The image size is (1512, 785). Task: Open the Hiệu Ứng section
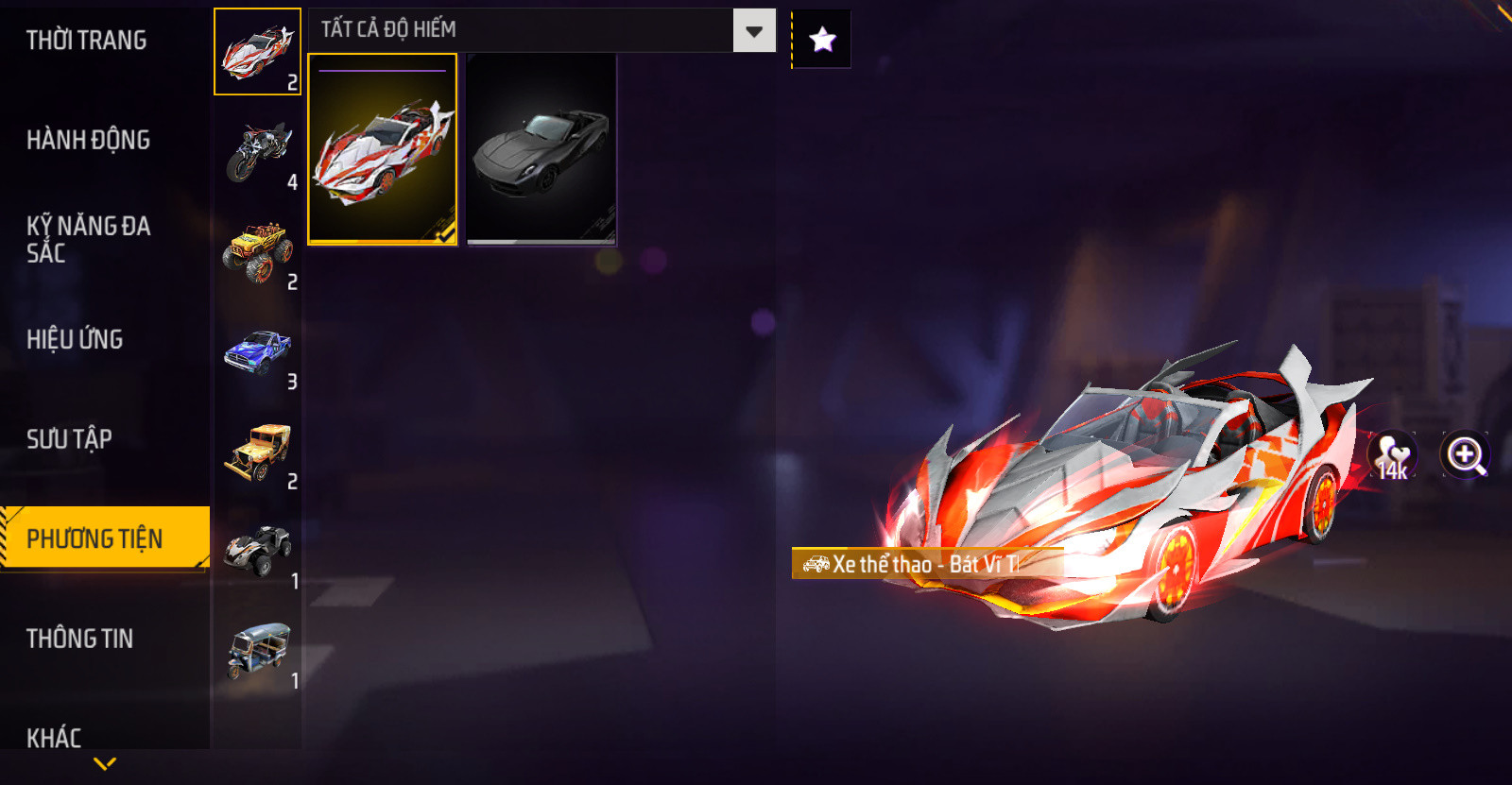pos(75,339)
